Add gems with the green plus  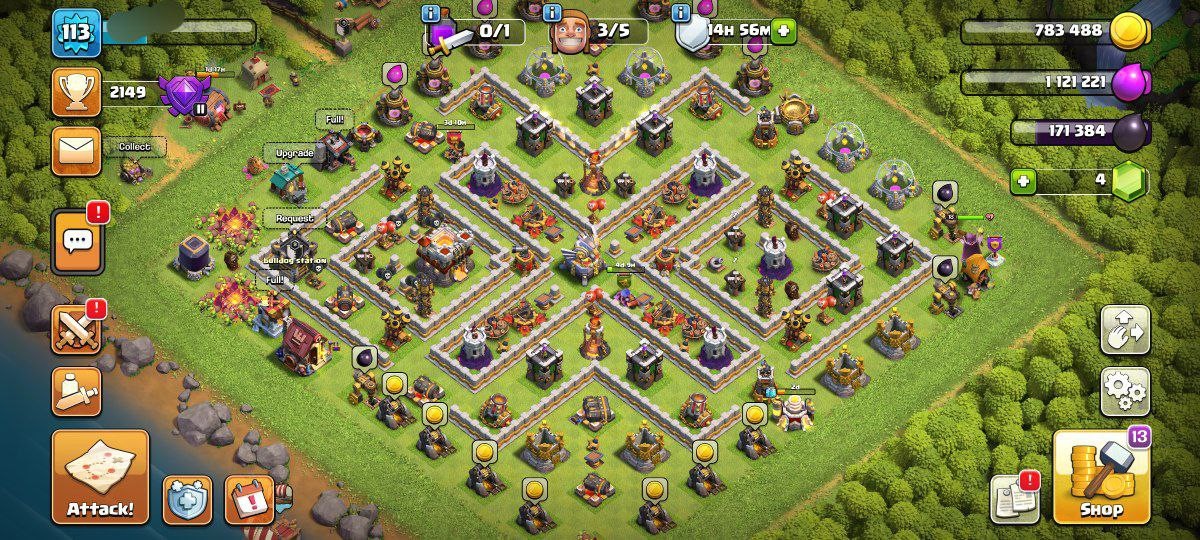coord(1022,182)
